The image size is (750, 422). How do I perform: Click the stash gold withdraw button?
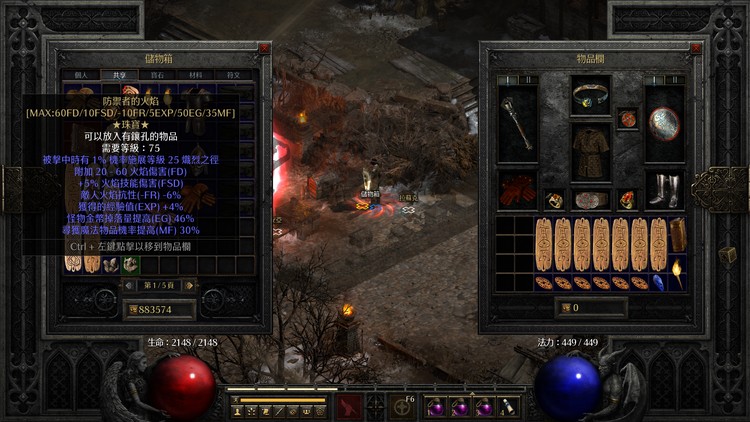133,310
